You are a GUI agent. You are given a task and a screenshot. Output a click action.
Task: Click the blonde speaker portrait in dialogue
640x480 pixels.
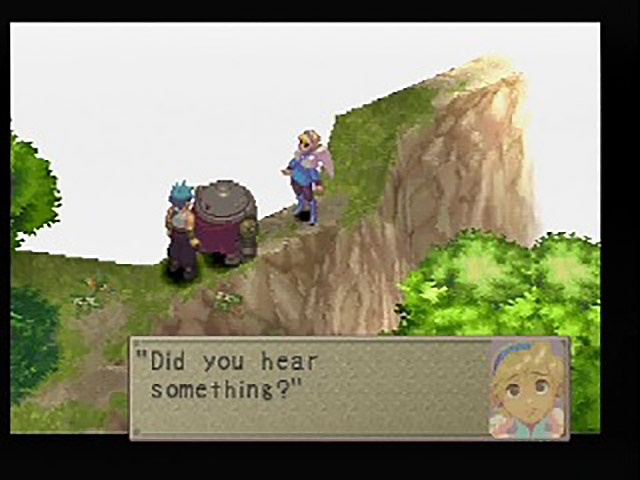(x=527, y=387)
